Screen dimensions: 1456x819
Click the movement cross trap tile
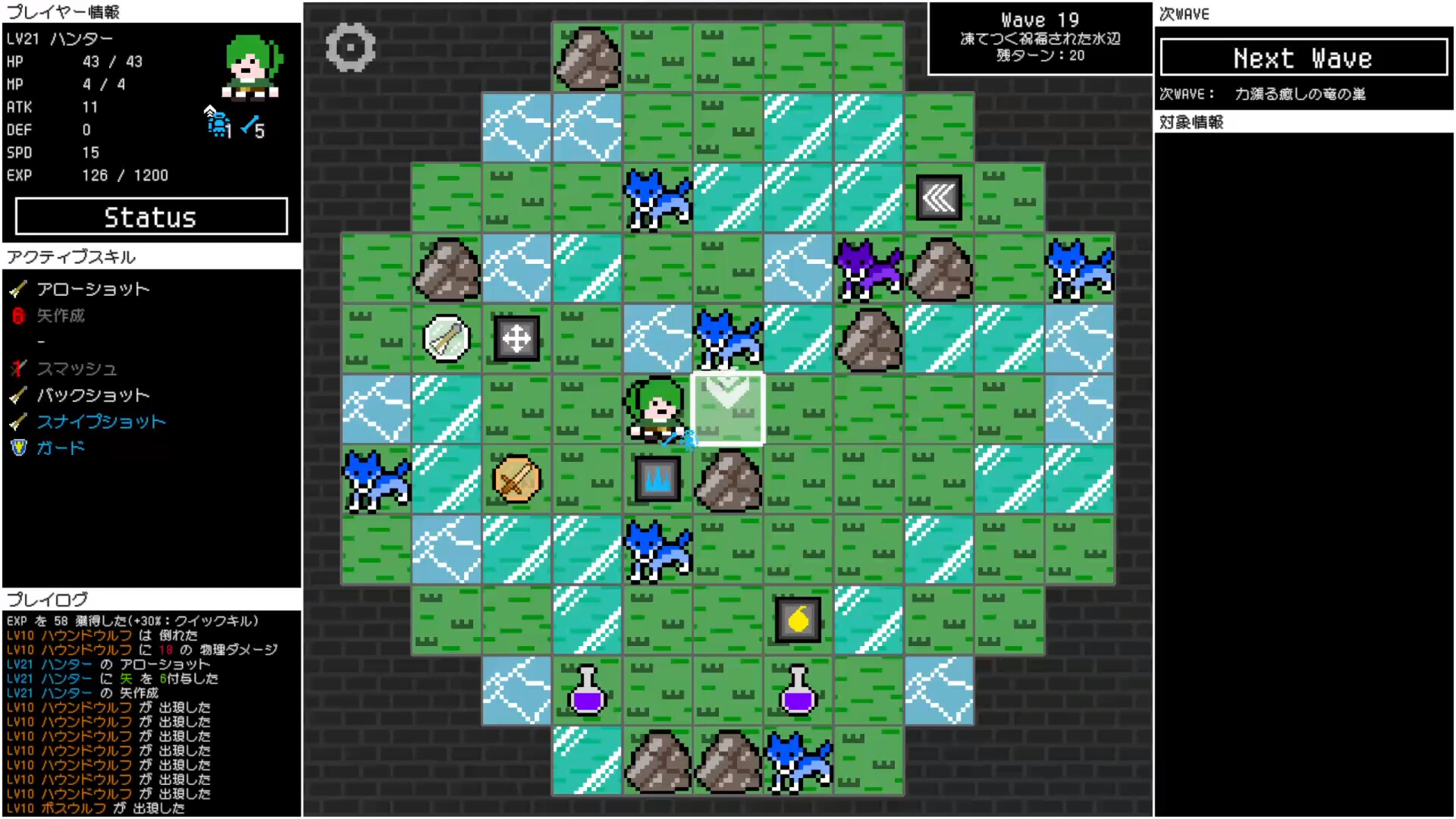pyautogui.click(x=517, y=339)
